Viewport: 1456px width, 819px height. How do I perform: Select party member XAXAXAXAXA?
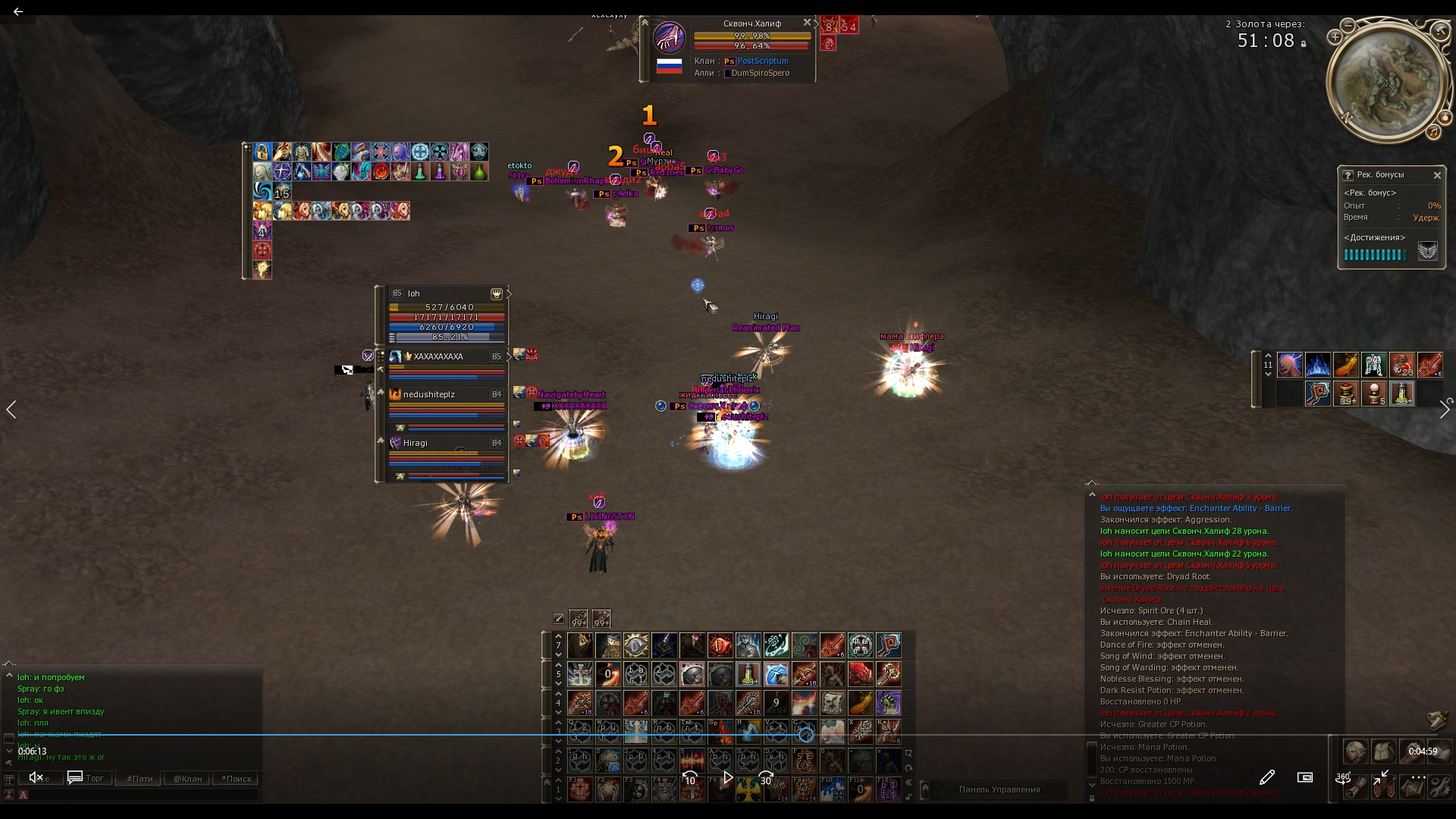tap(438, 356)
